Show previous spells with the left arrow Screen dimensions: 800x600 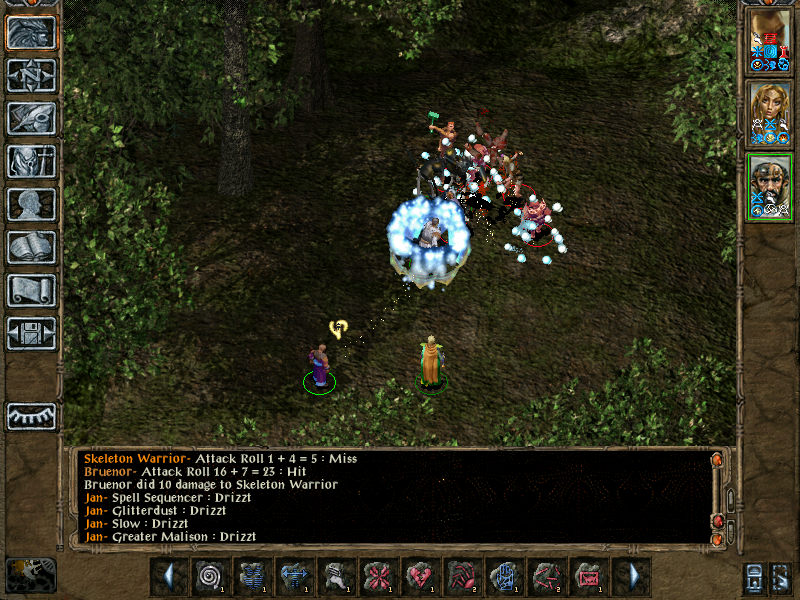click(168, 576)
